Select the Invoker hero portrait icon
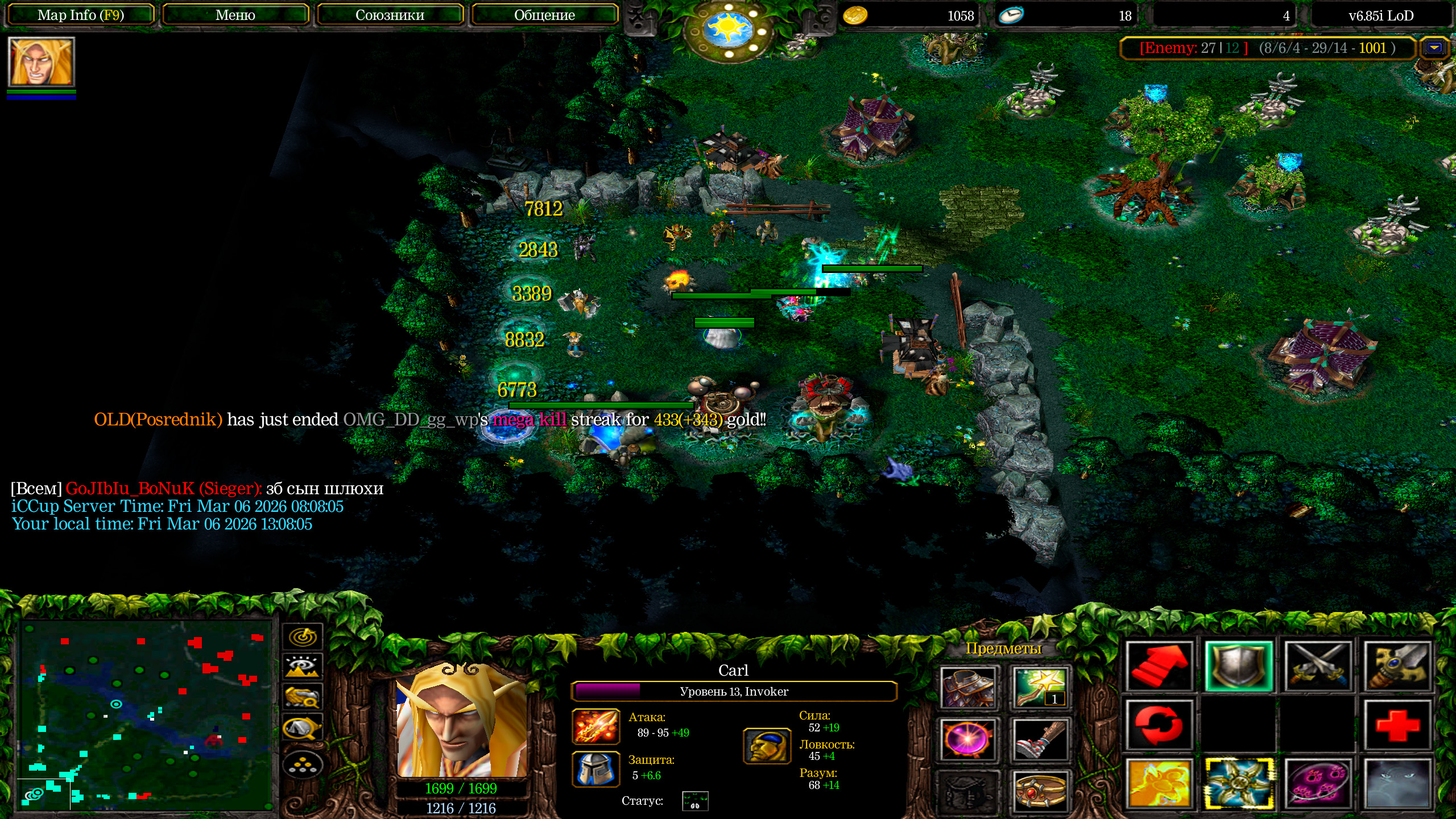Screen dimensions: 1456x819 pyautogui.click(x=41, y=62)
